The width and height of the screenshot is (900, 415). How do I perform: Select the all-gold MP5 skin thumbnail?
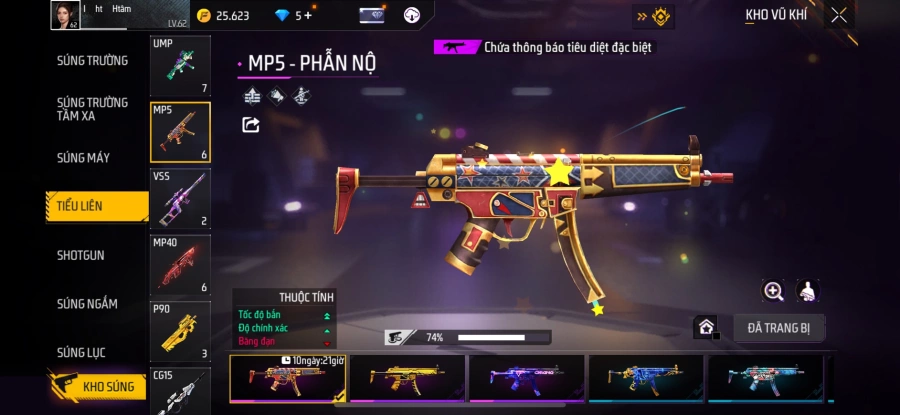(x=407, y=378)
